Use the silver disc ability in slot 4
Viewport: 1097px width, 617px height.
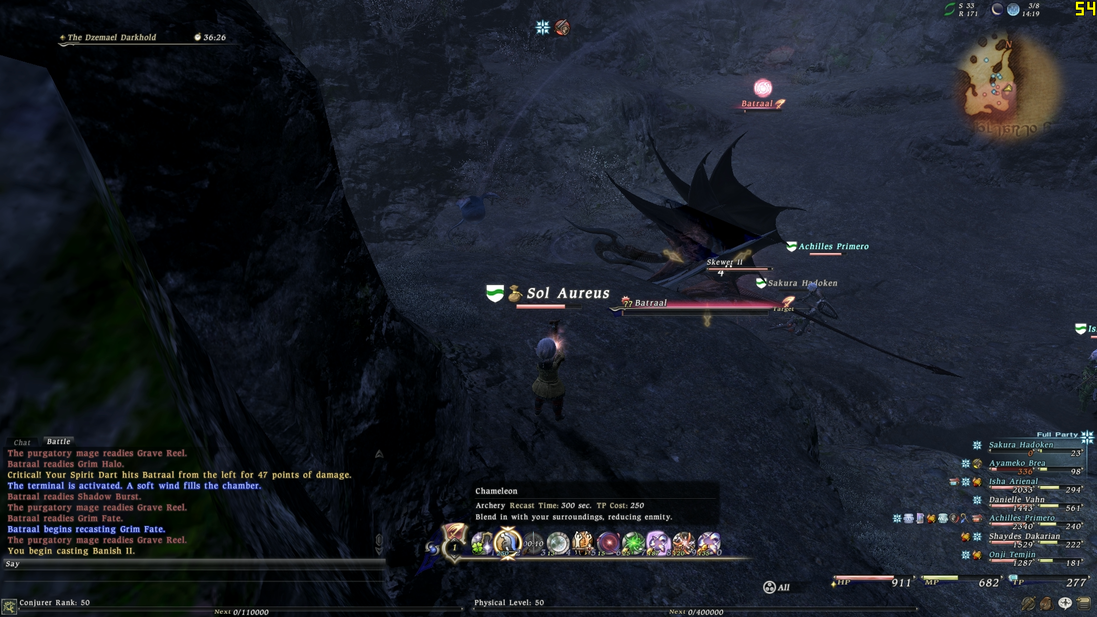(x=558, y=543)
